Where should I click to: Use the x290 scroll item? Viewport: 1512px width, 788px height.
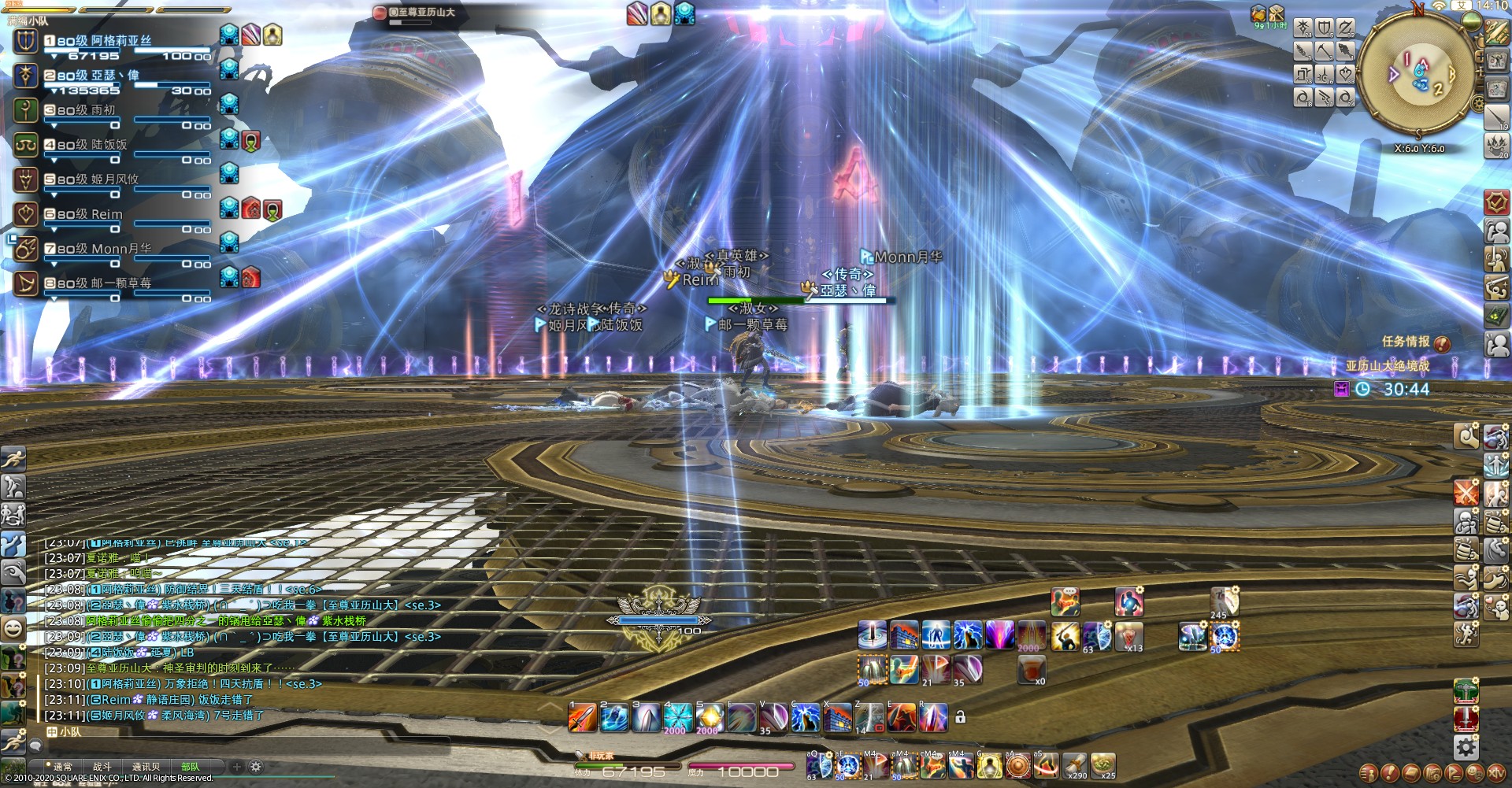pyautogui.click(x=1075, y=764)
